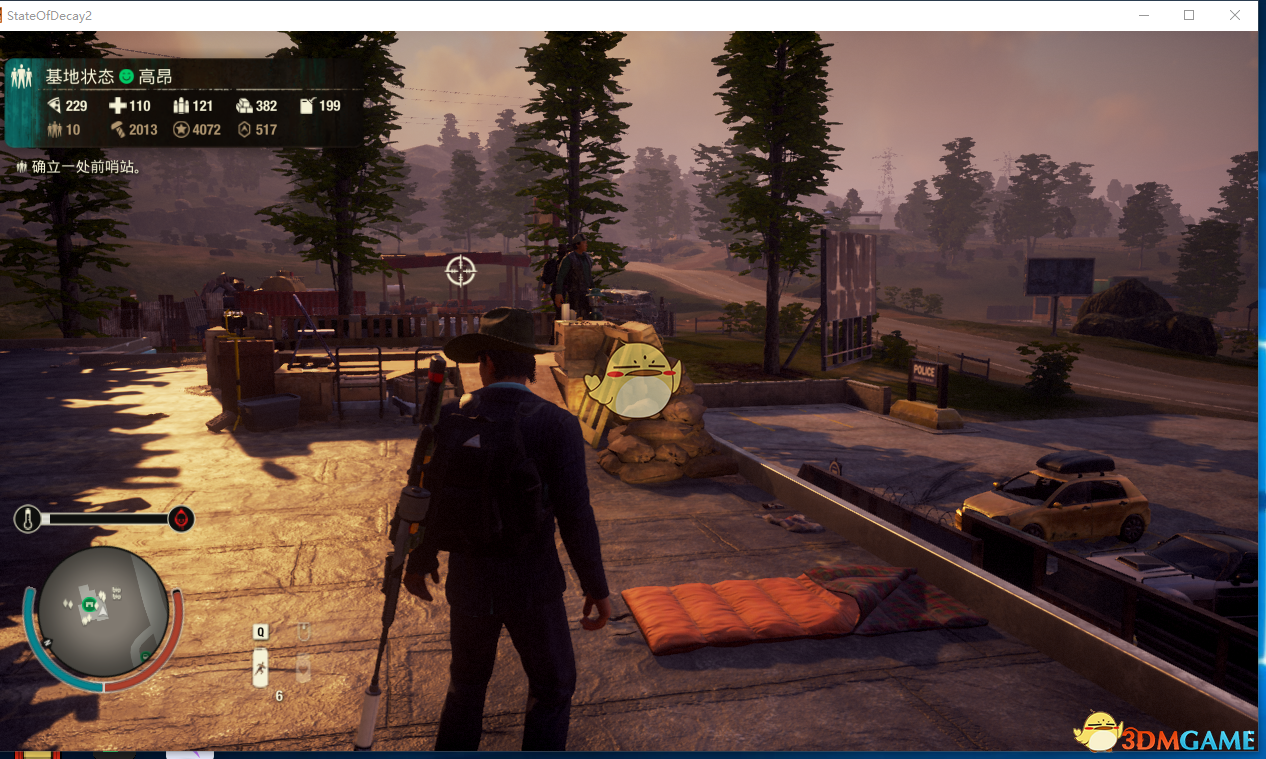Maximize the StateOfDecay2 window
1266x759 pixels.
pos(1189,15)
